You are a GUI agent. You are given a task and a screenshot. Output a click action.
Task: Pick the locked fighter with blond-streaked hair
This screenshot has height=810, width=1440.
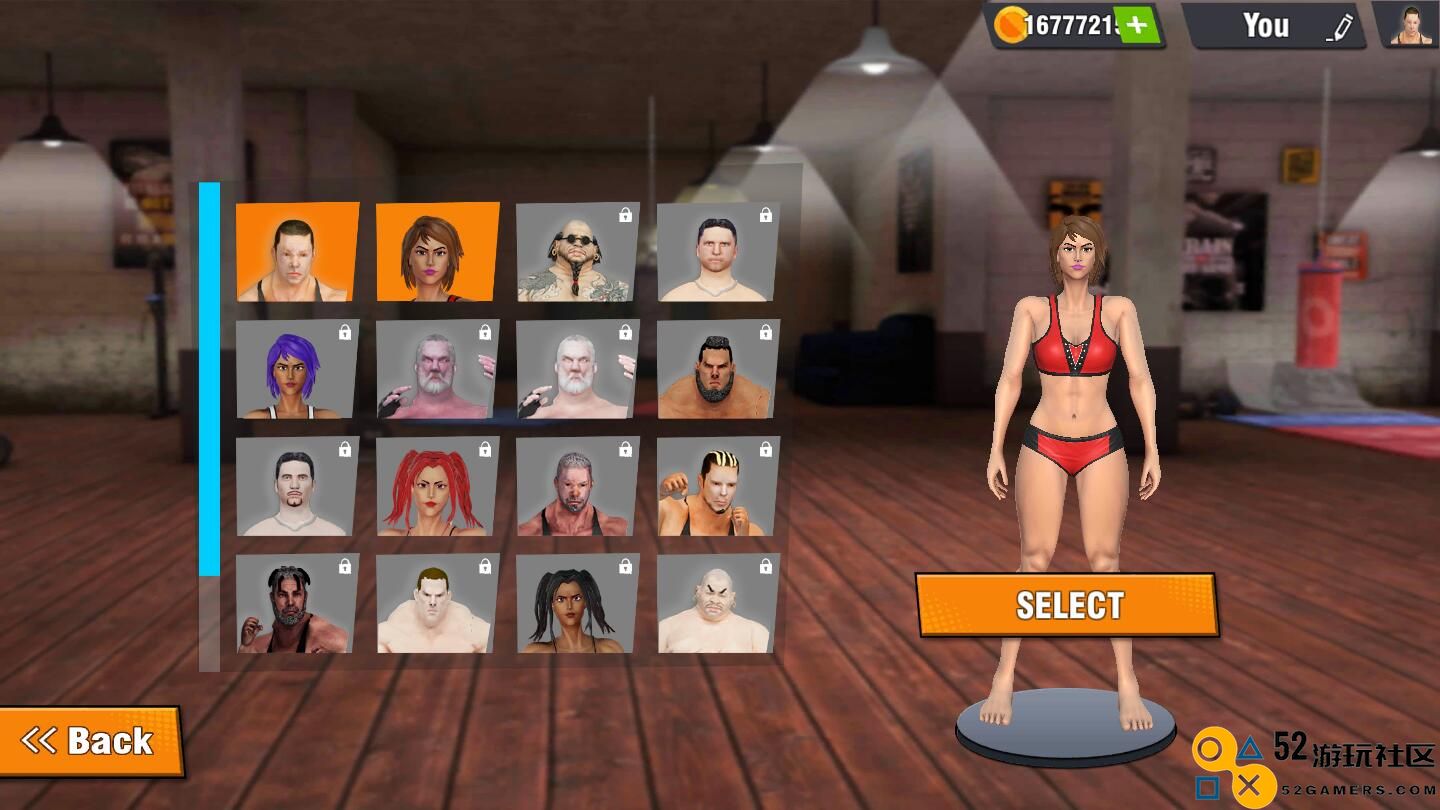tap(718, 486)
